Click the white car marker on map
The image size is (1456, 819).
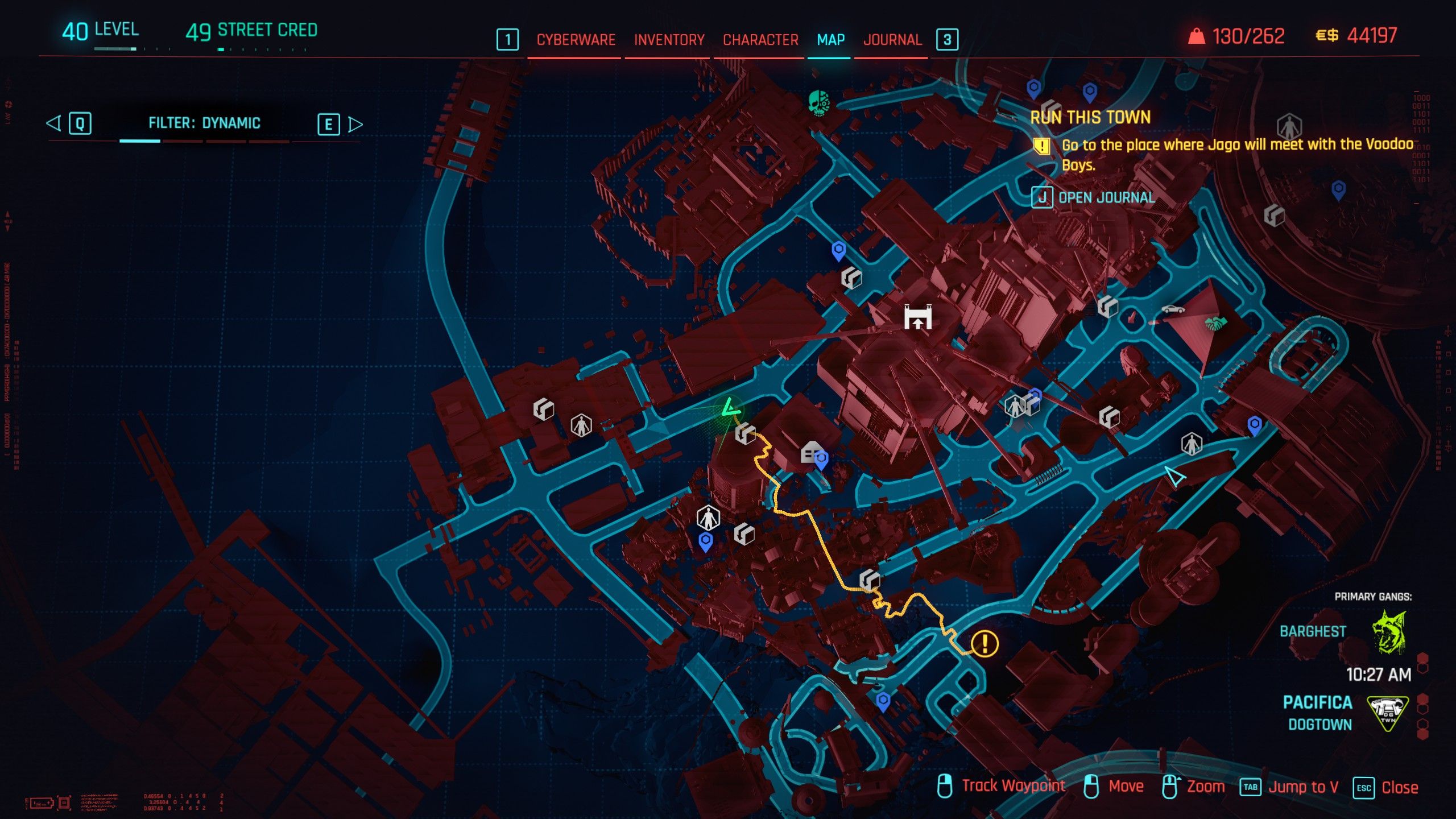[1173, 309]
